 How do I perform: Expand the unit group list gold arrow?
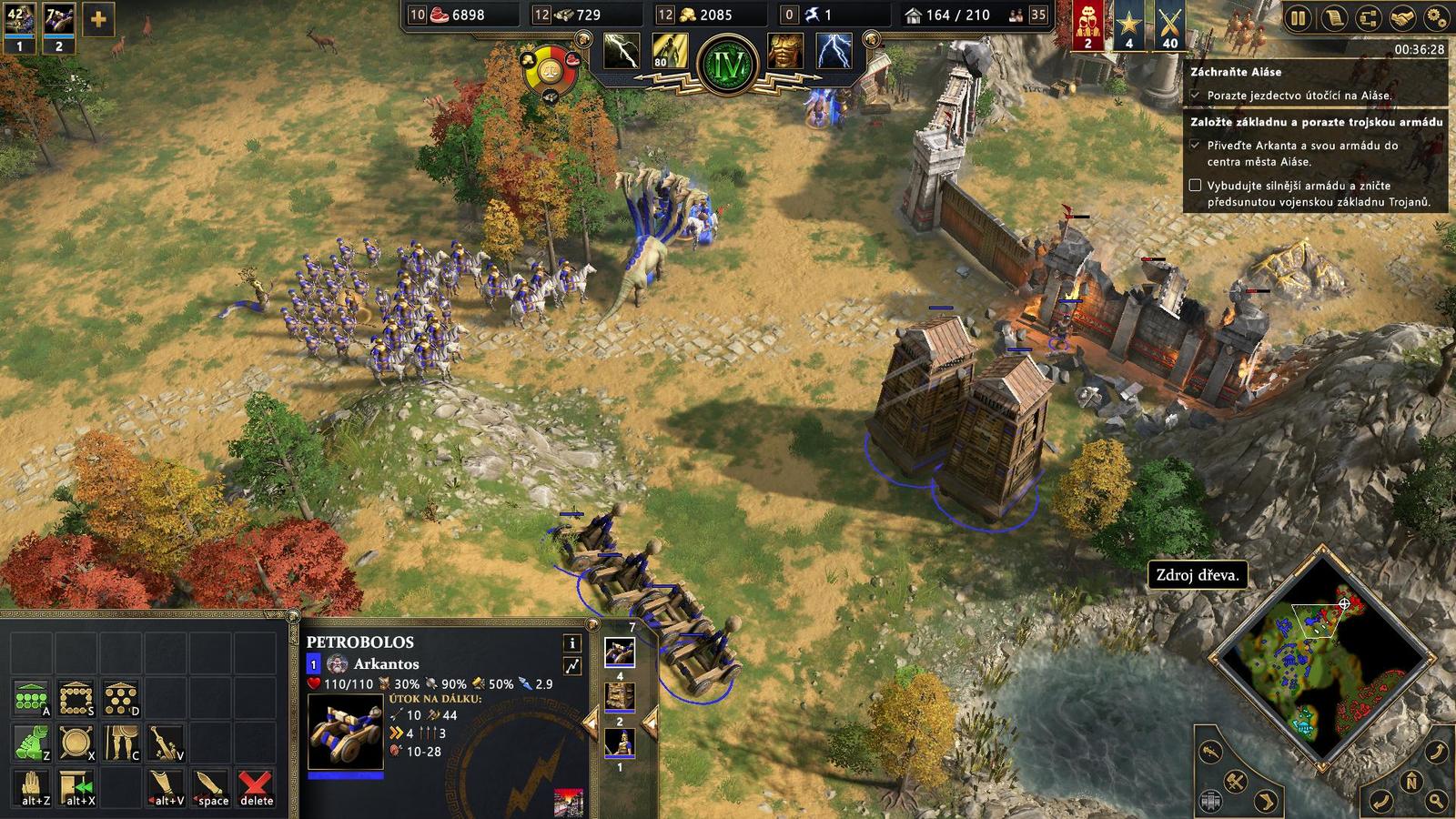[652, 723]
